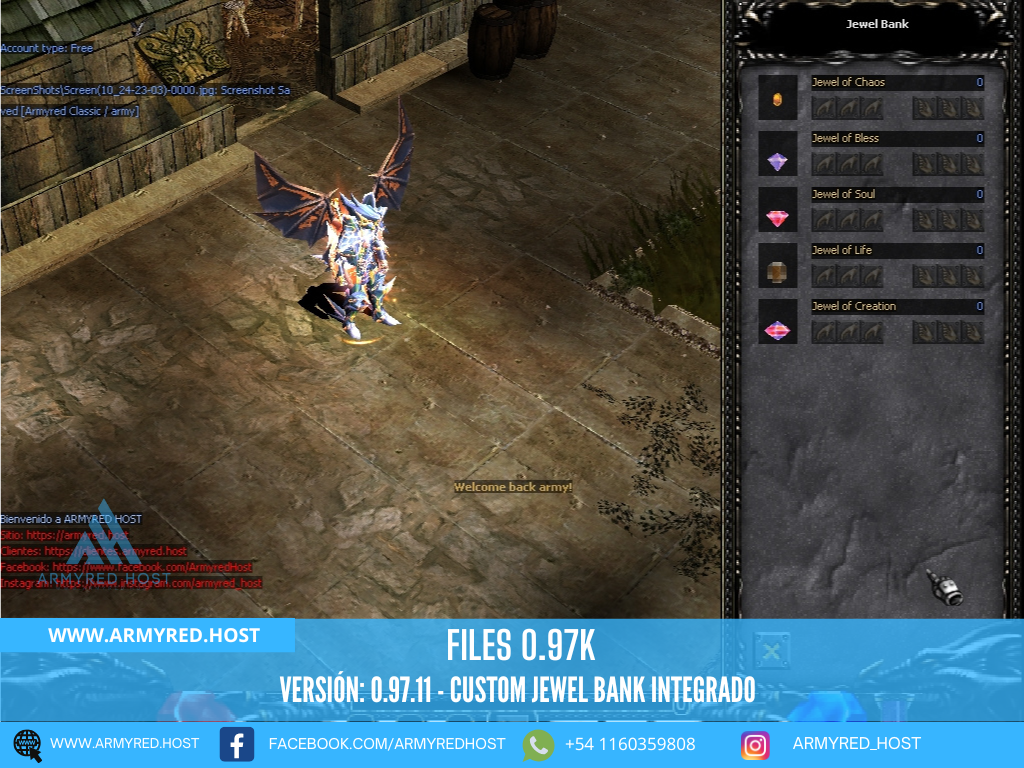Click the Instagram logo in the footer
This screenshot has width=1024, height=768.
coord(755,744)
